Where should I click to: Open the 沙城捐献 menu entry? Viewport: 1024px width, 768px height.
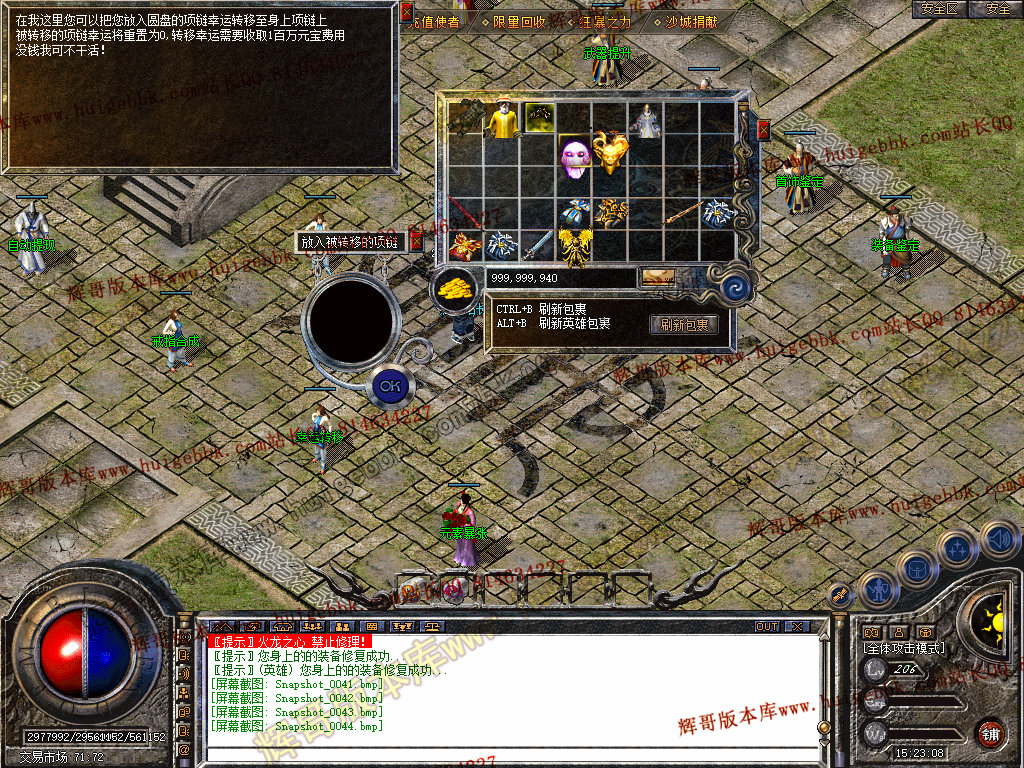tap(691, 21)
